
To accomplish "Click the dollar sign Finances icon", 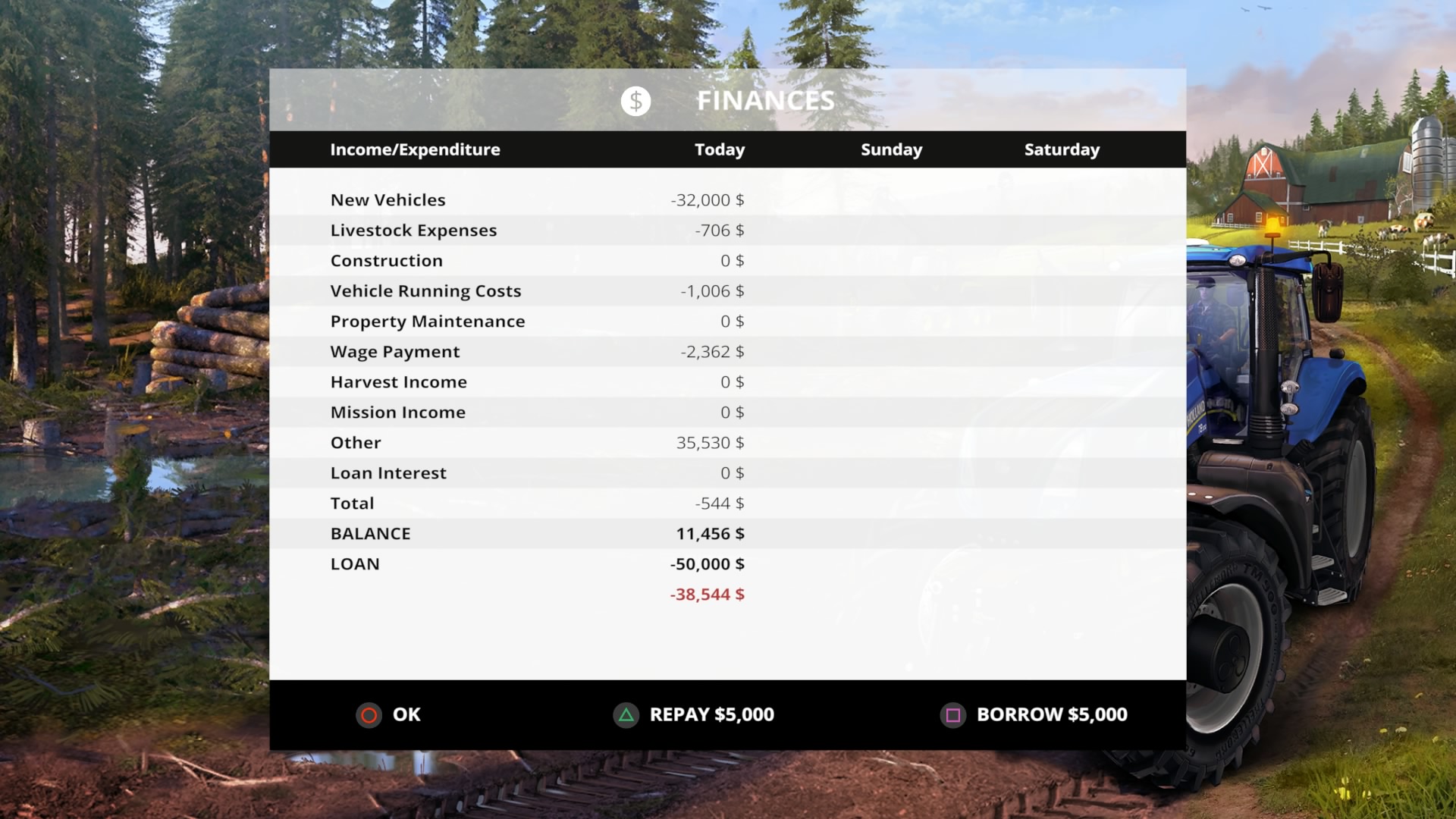I will pos(635,101).
